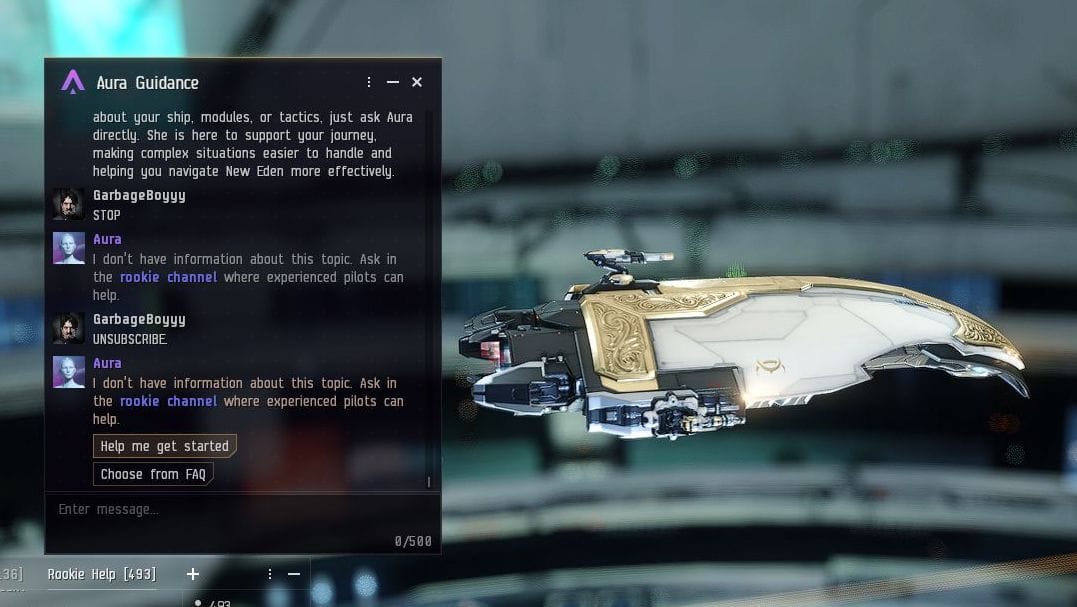Minimize the Aura Guidance window
This screenshot has height=607, width=1077.
click(x=393, y=82)
